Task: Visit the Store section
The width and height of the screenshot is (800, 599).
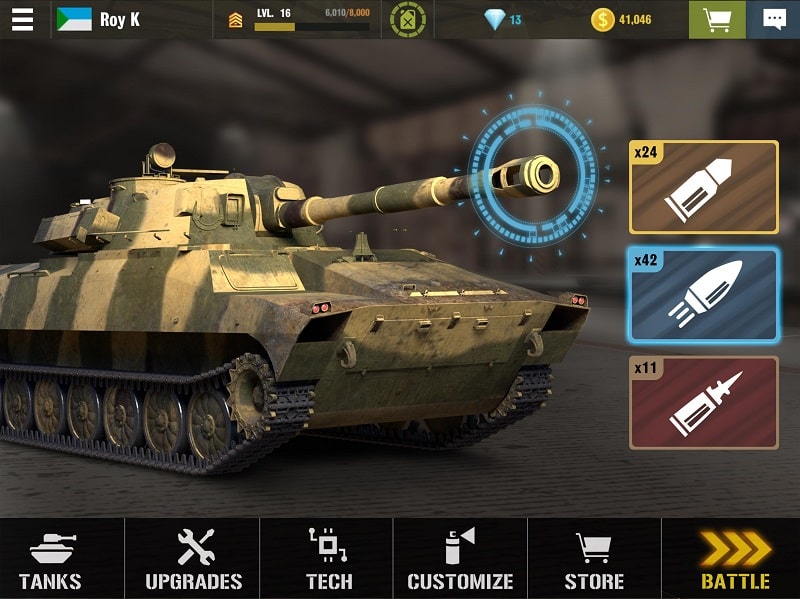Action: [x=594, y=559]
